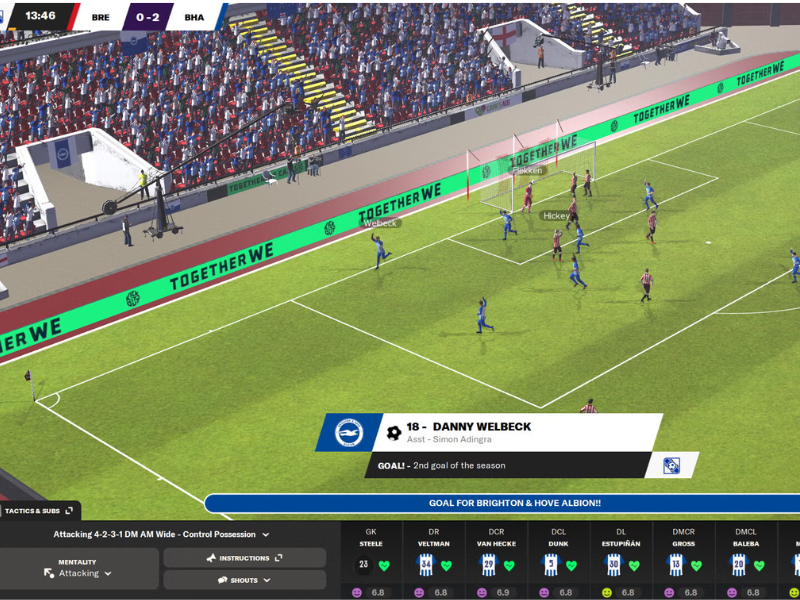Open the formation dropdown Attacking 4-2-3-1 DM AM Wide

[161, 535]
